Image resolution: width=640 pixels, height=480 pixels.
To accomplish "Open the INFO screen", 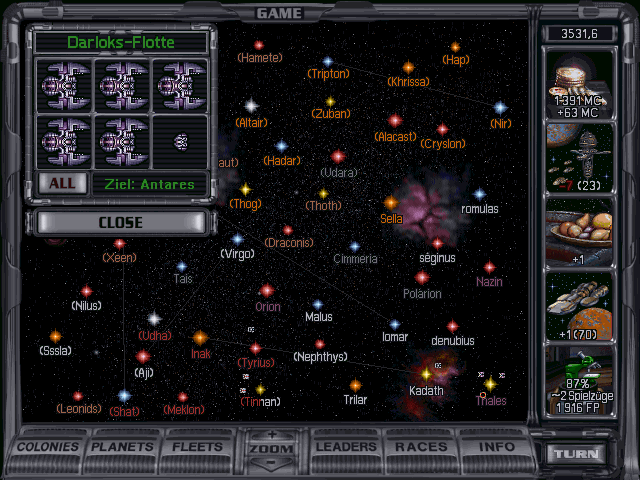I will click(496, 446).
